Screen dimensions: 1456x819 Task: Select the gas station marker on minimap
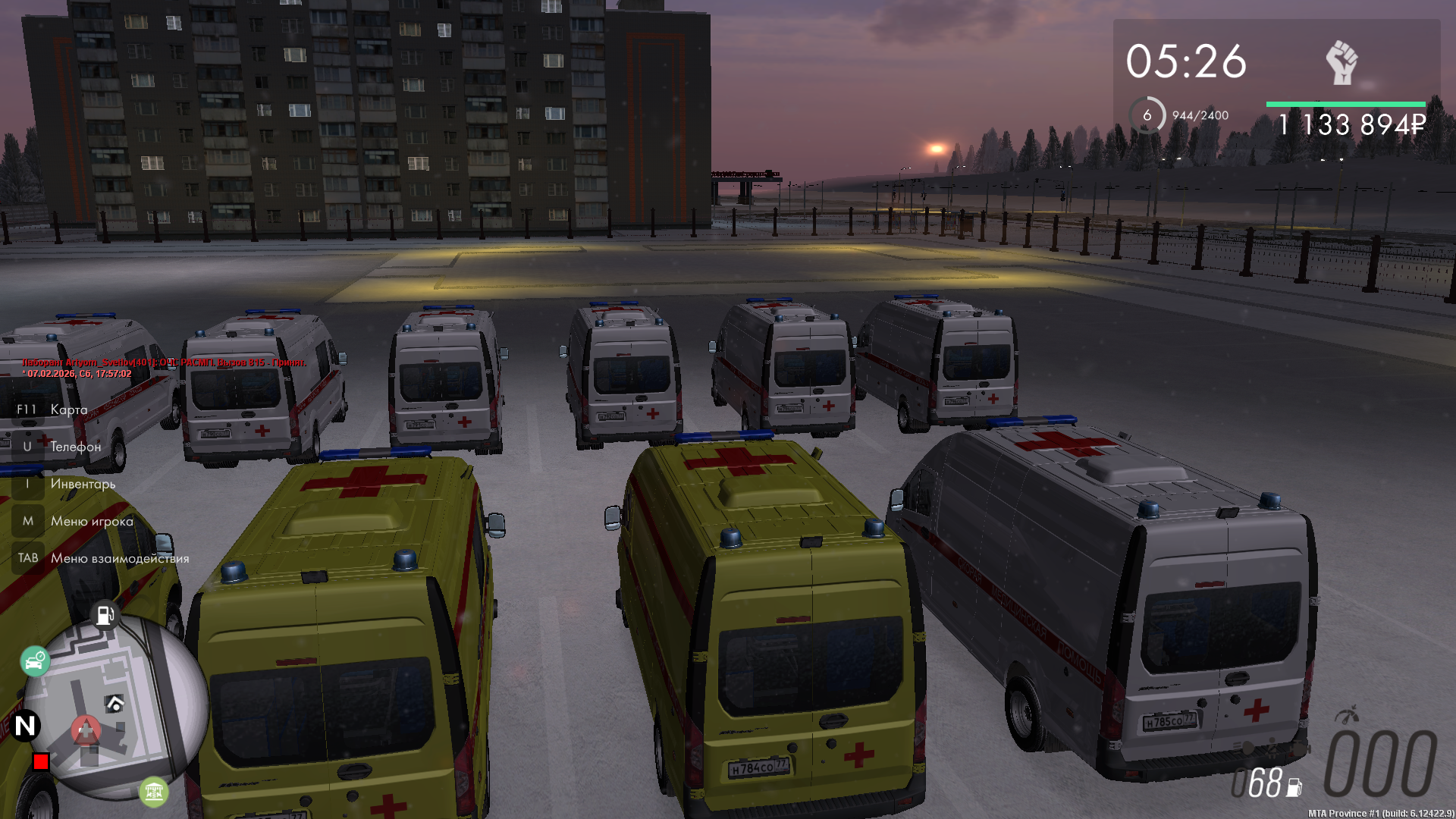click(x=105, y=614)
